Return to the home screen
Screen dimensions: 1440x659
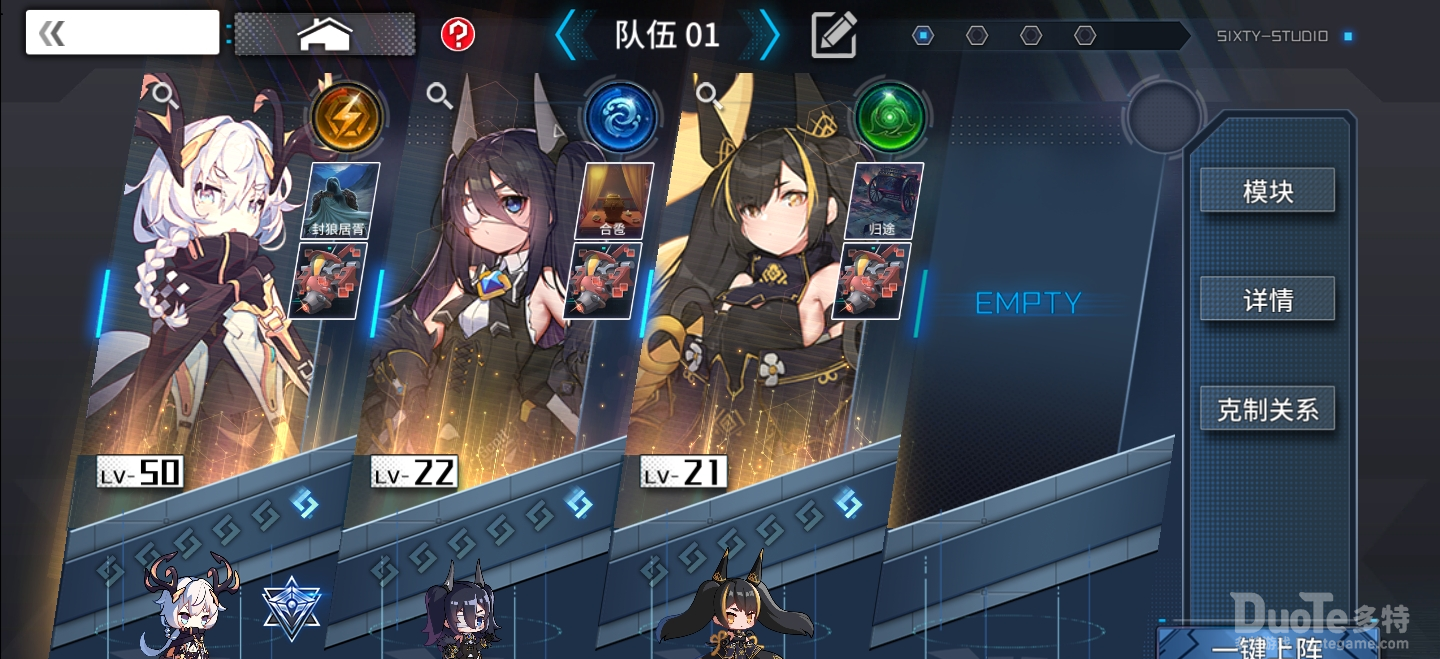pos(325,34)
